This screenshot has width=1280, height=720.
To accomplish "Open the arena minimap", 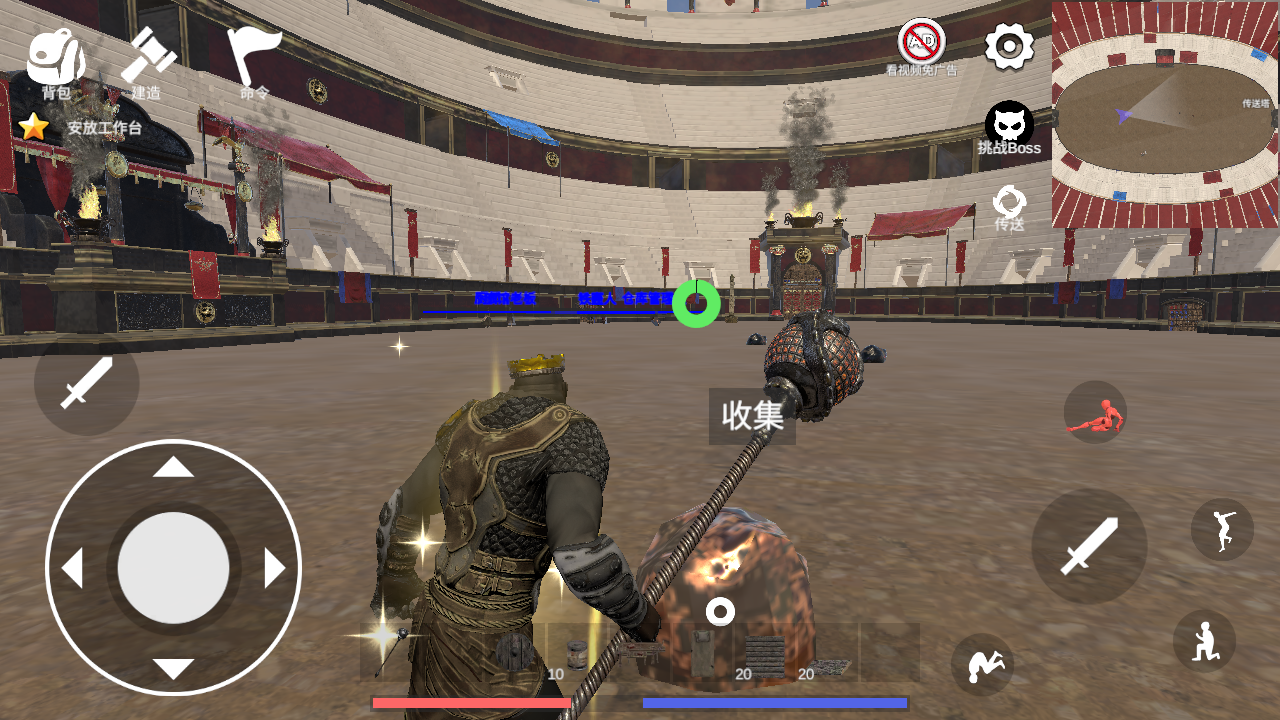I will pos(1165,114).
